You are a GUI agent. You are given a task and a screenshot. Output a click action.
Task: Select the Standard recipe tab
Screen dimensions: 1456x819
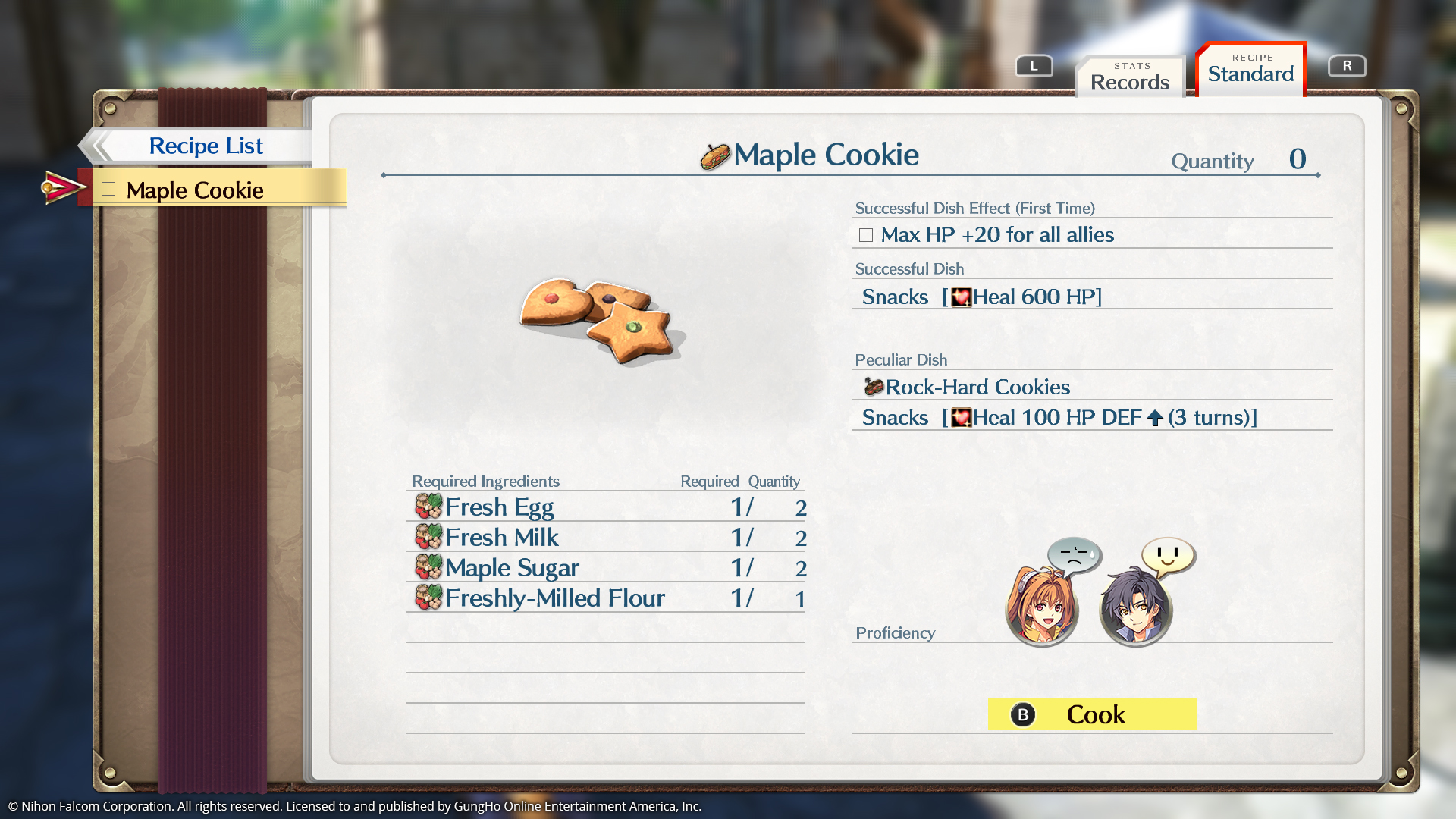tap(1250, 70)
